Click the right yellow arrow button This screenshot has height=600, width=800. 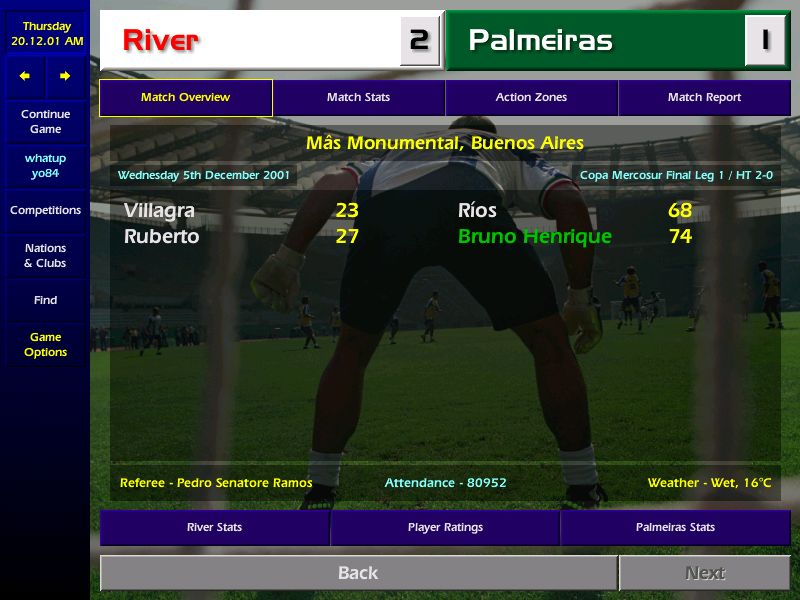tap(65, 76)
